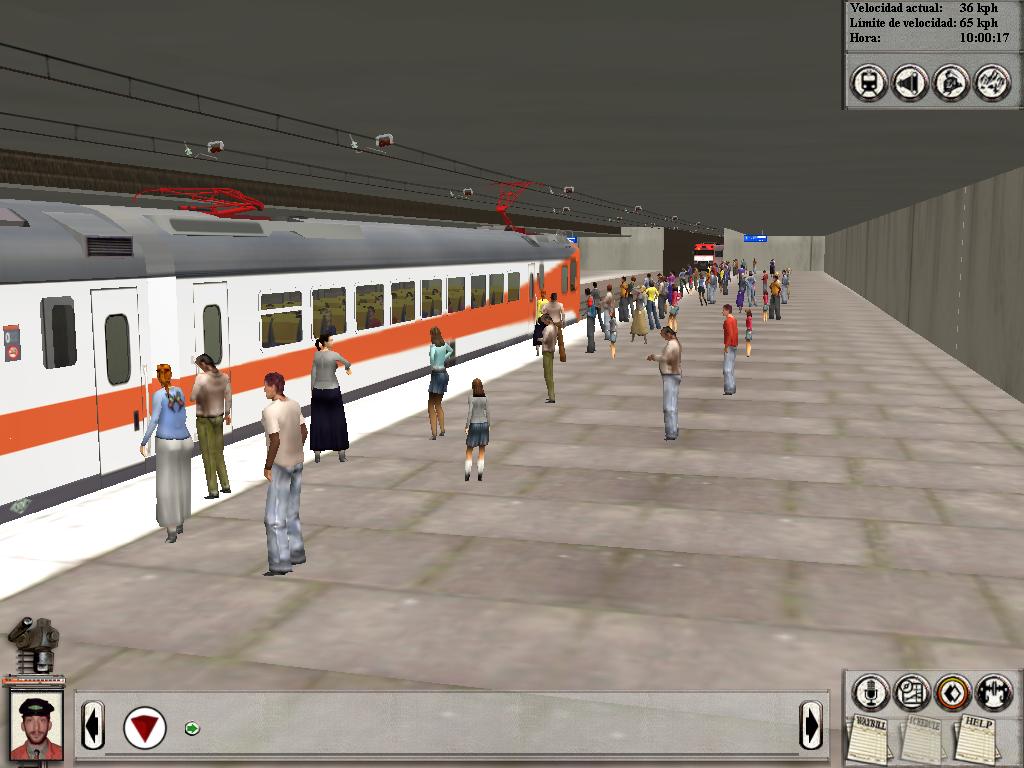
Task: Click the coupler icon button
Action: [994, 692]
